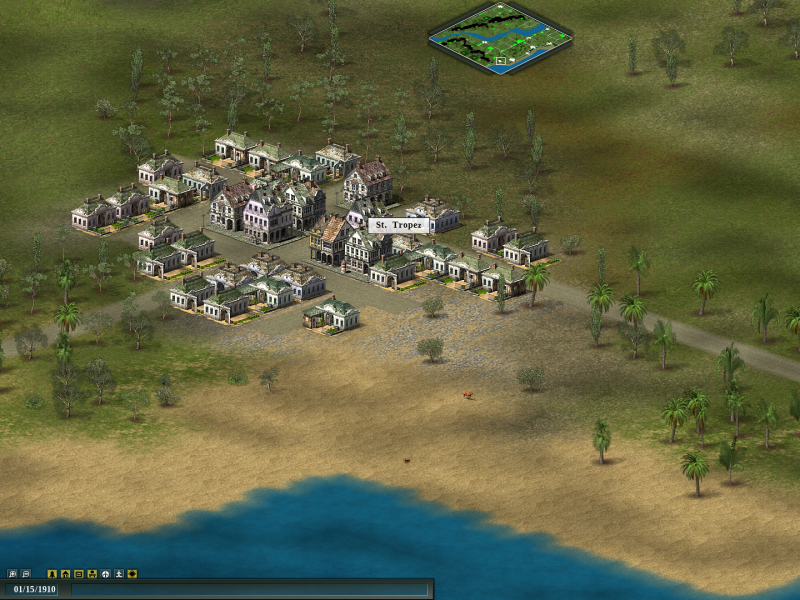Click the diamond-shaped minimap

click(500, 39)
